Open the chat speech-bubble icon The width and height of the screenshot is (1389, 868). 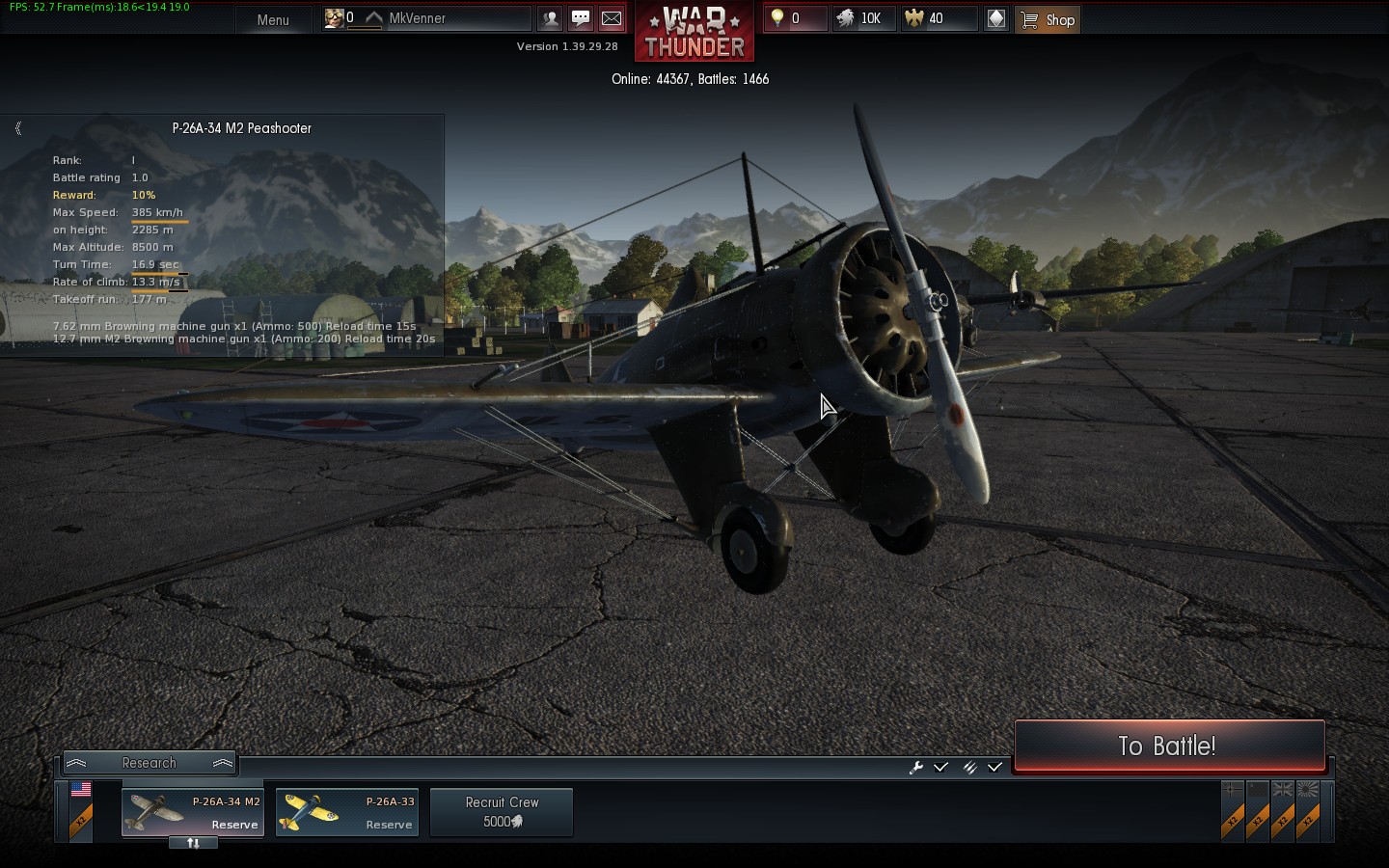(x=581, y=18)
